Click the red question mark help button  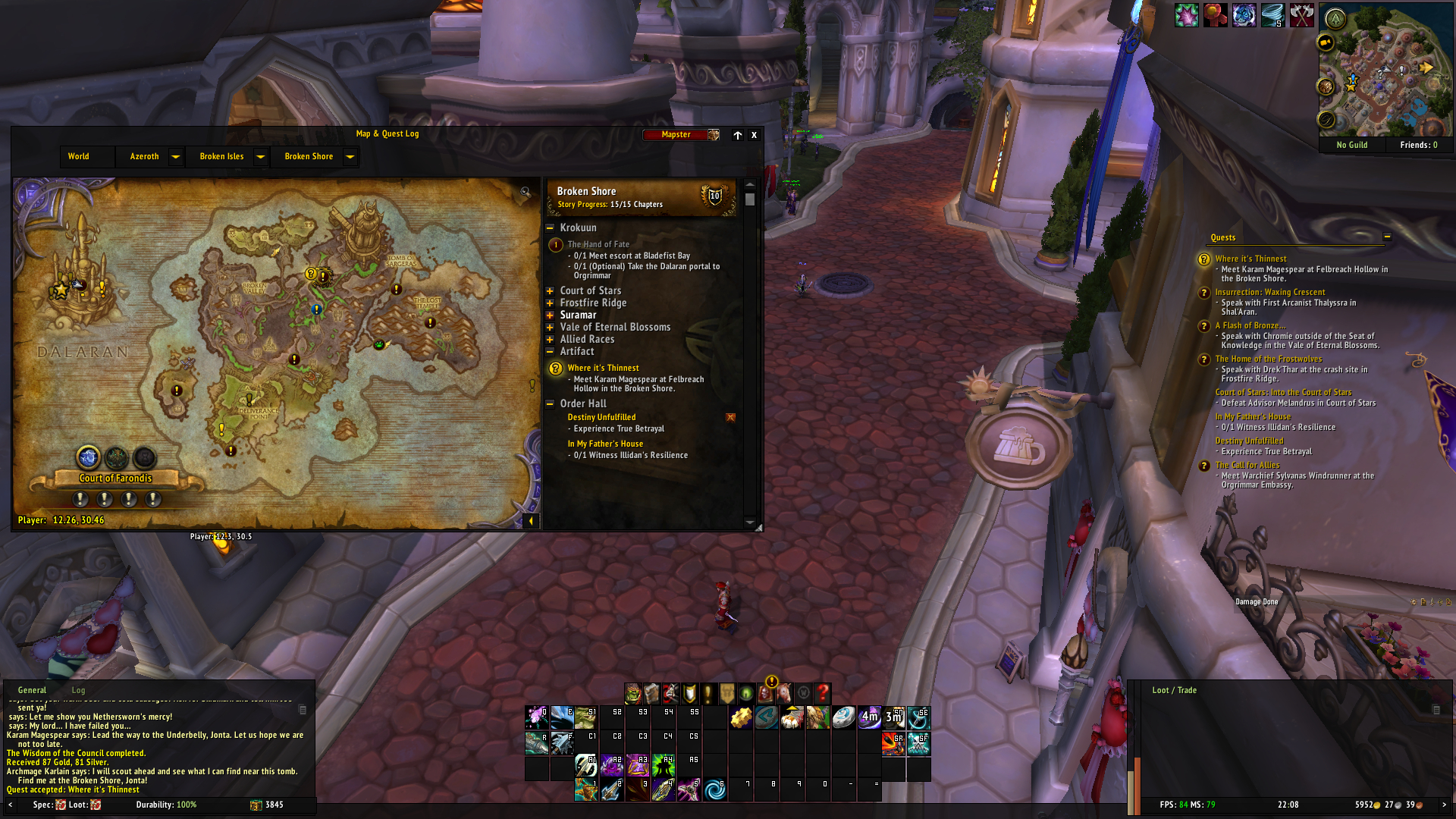[x=823, y=693]
